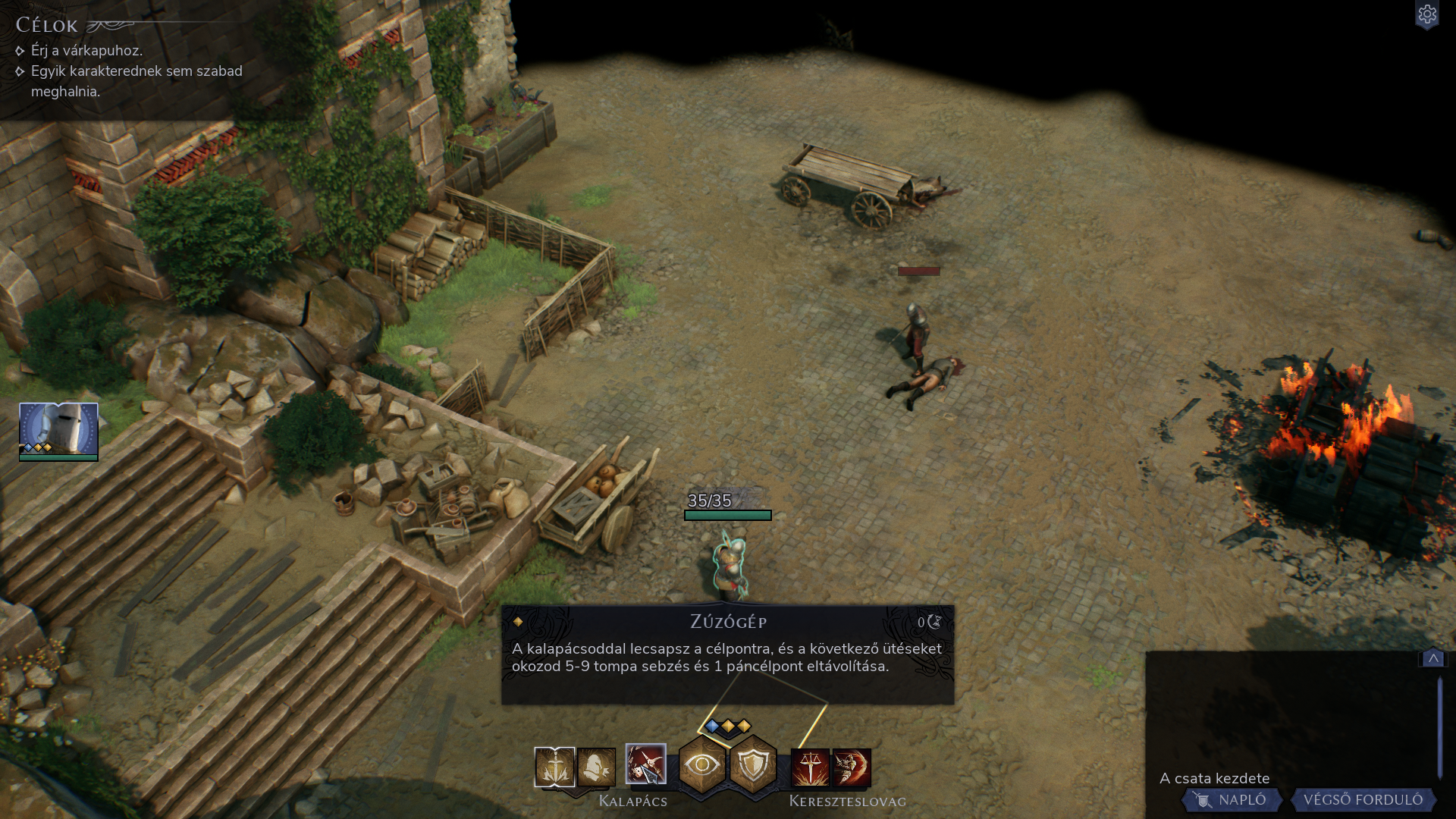Select the Érj a várkapuhoz objective
The width and height of the screenshot is (1456, 819).
(86, 51)
